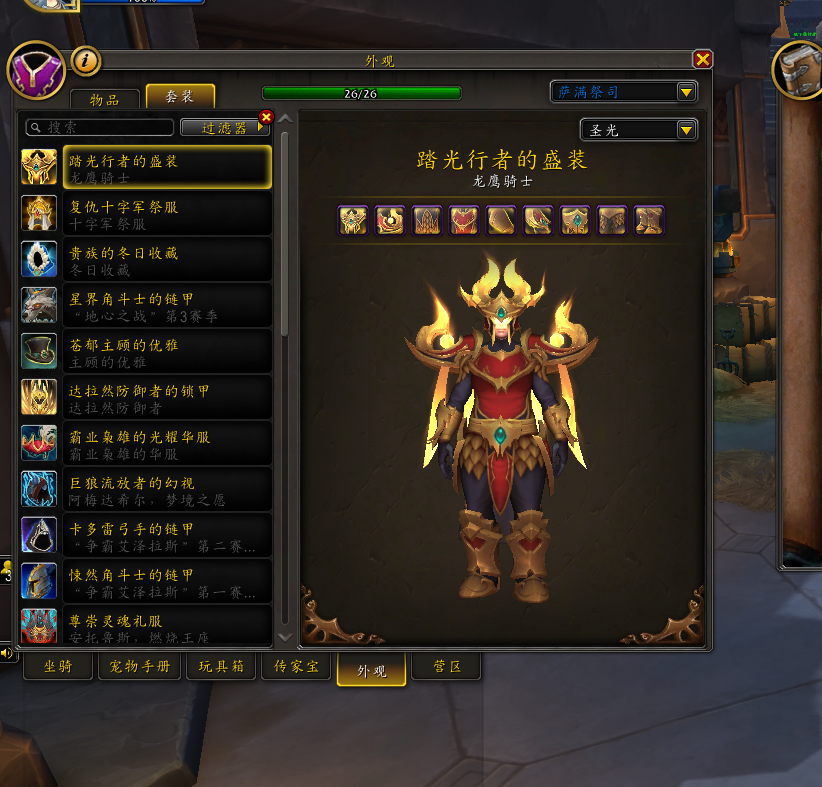Choose the 贵族的冬日收藏 set
The image size is (822, 787).
coord(146,260)
